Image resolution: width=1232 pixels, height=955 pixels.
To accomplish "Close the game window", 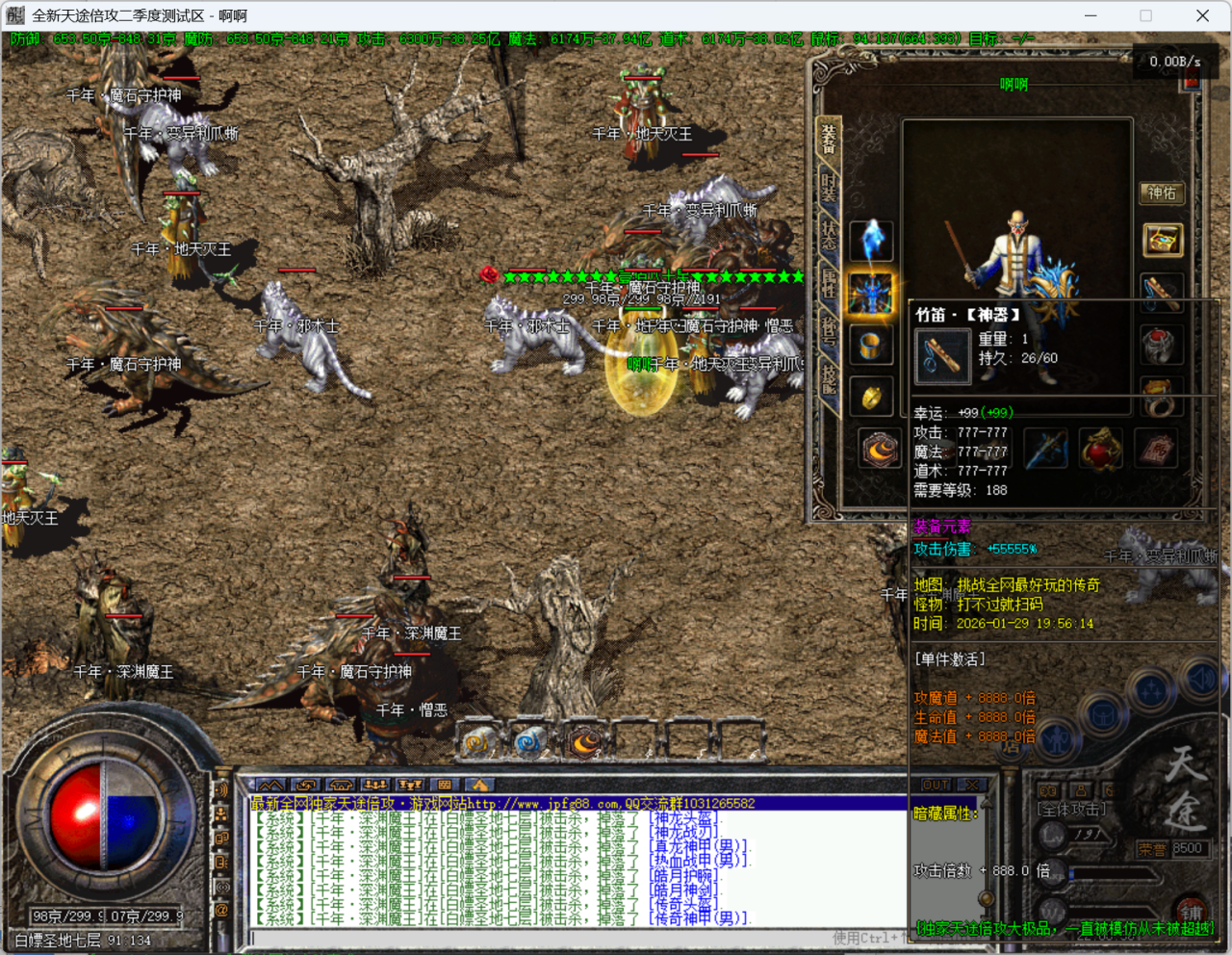I will point(1202,15).
